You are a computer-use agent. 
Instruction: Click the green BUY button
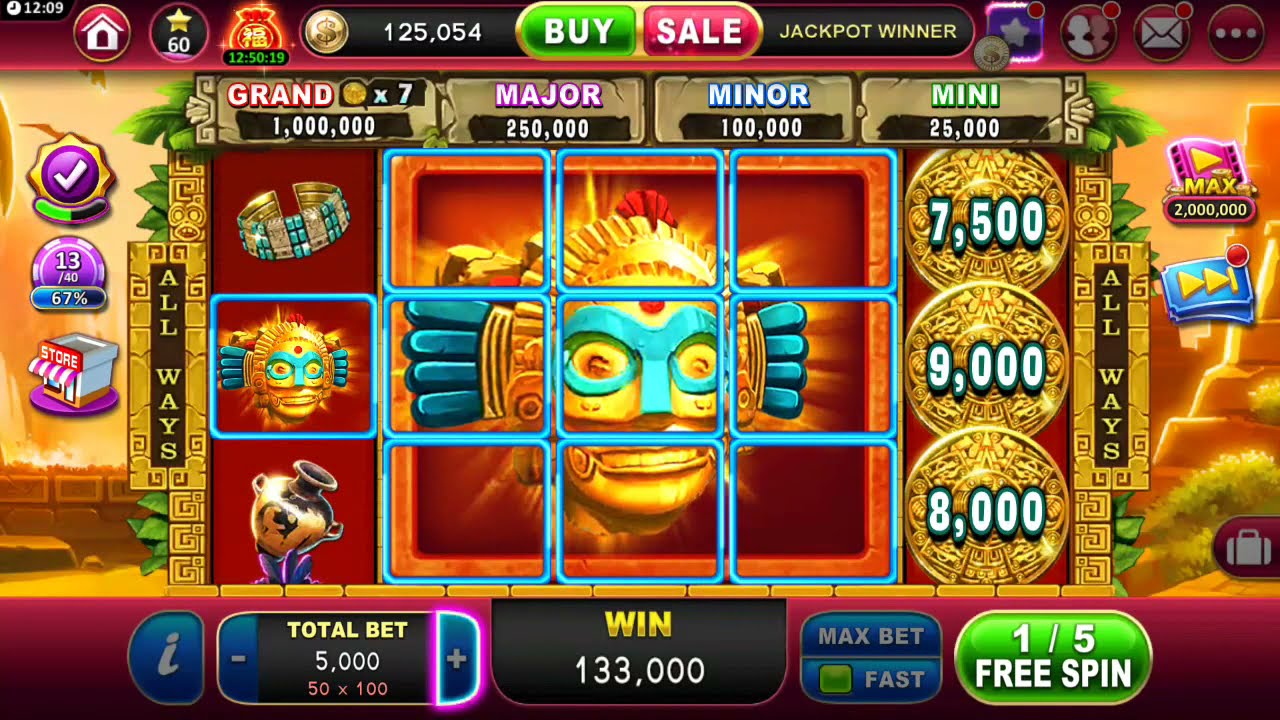click(578, 30)
